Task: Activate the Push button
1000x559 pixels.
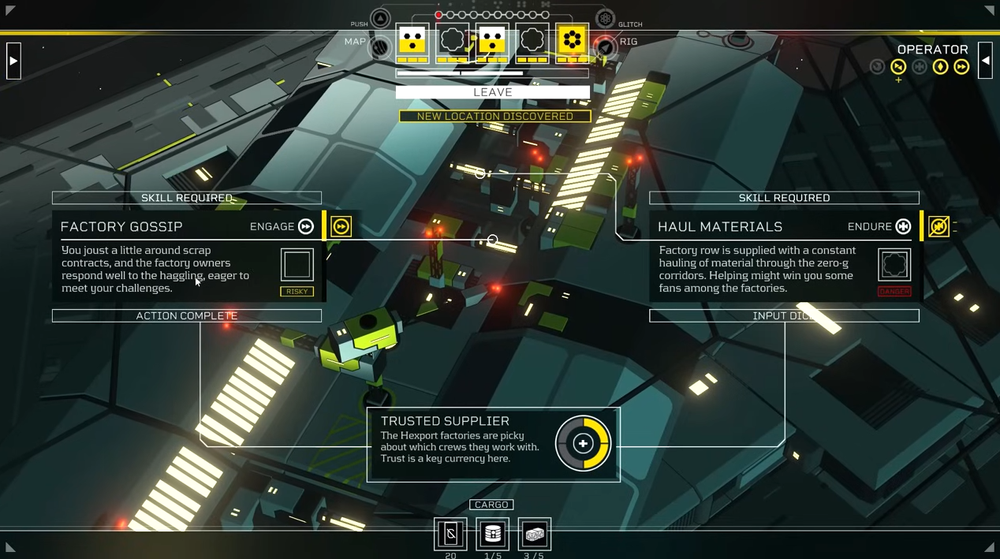Action: click(x=381, y=18)
